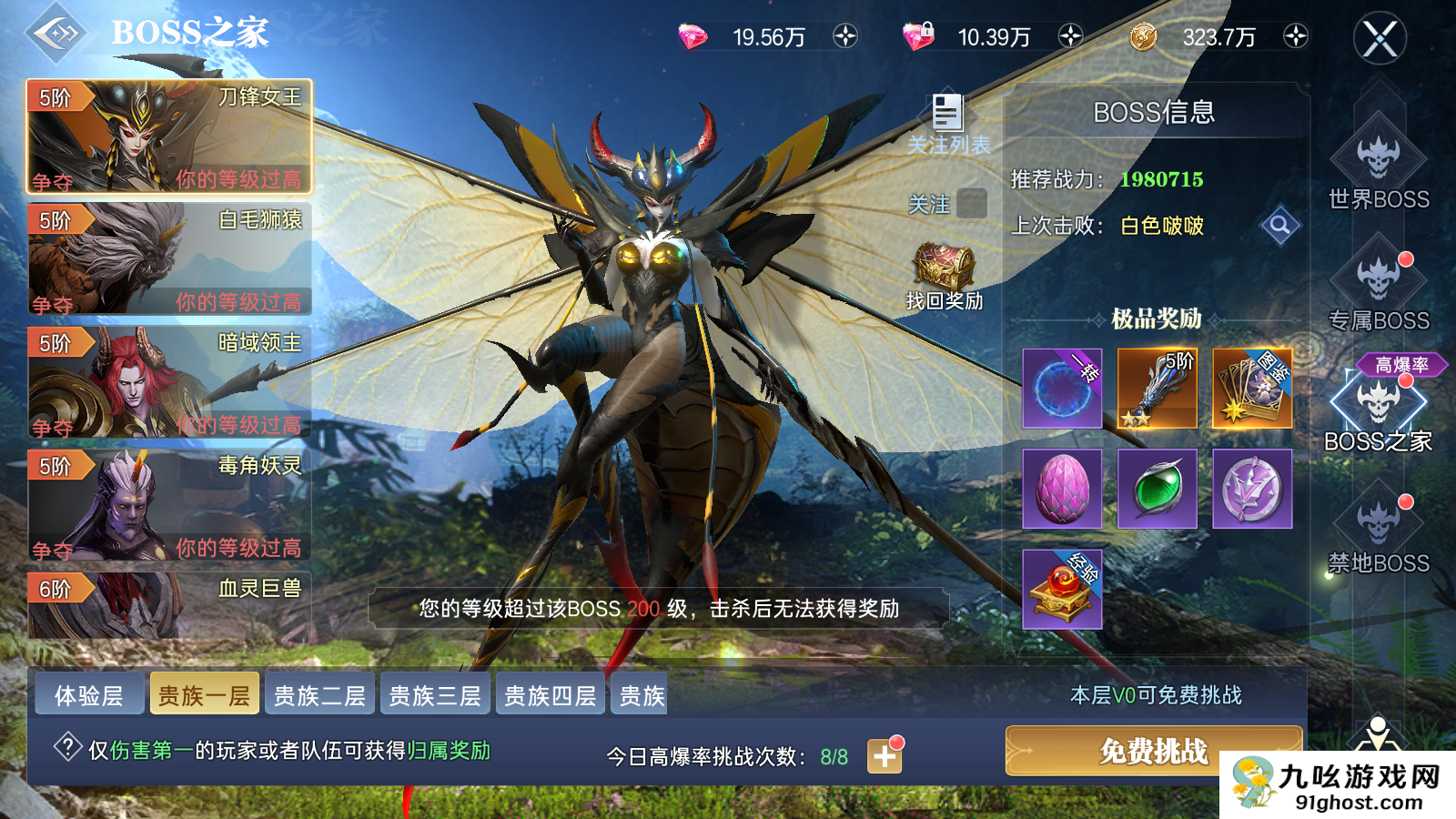This screenshot has height=819, width=1456.
Task: Open the 关注列表 follow list
Action: 946,114
